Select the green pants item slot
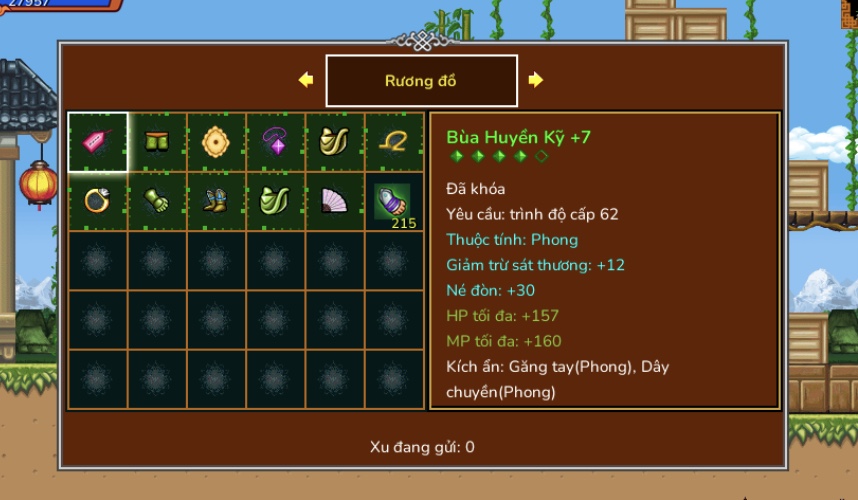The height and width of the screenshot is (500, 858). (157, 142)
